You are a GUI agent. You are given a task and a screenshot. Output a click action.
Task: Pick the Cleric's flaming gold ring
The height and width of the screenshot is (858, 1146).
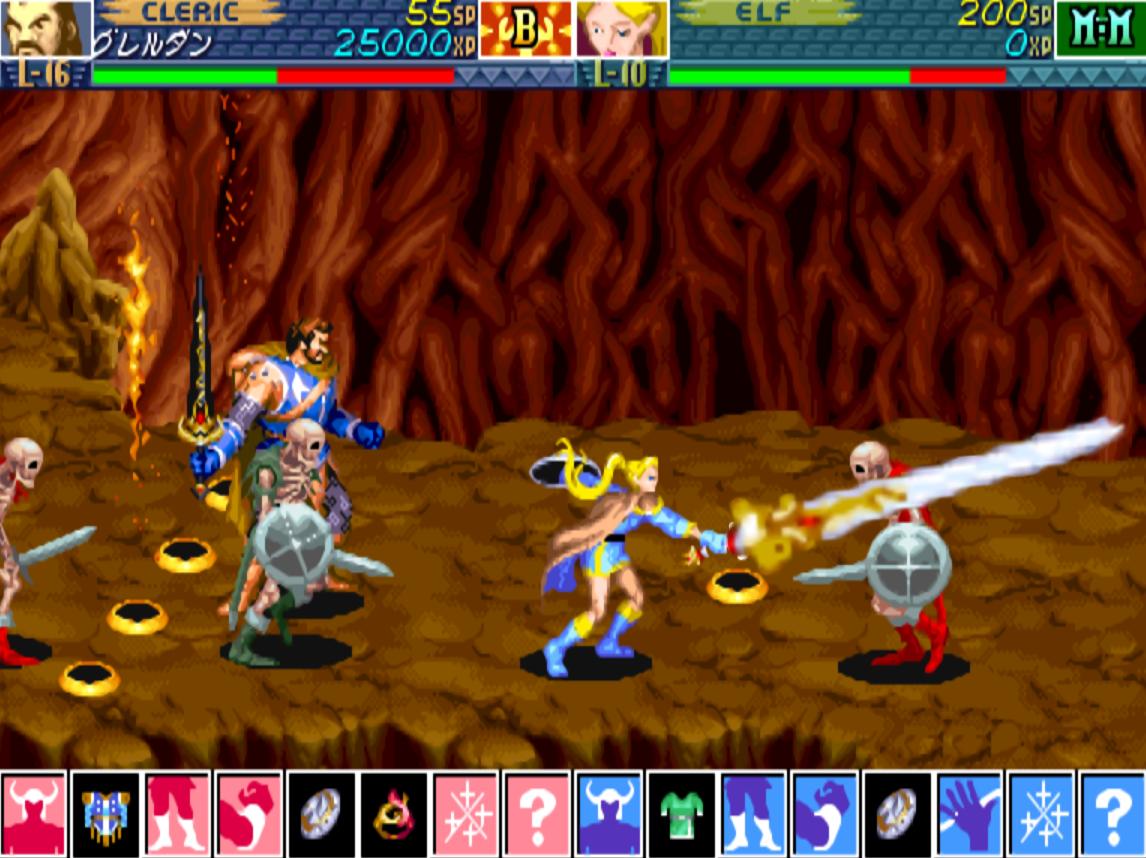(x=393, y=814)
